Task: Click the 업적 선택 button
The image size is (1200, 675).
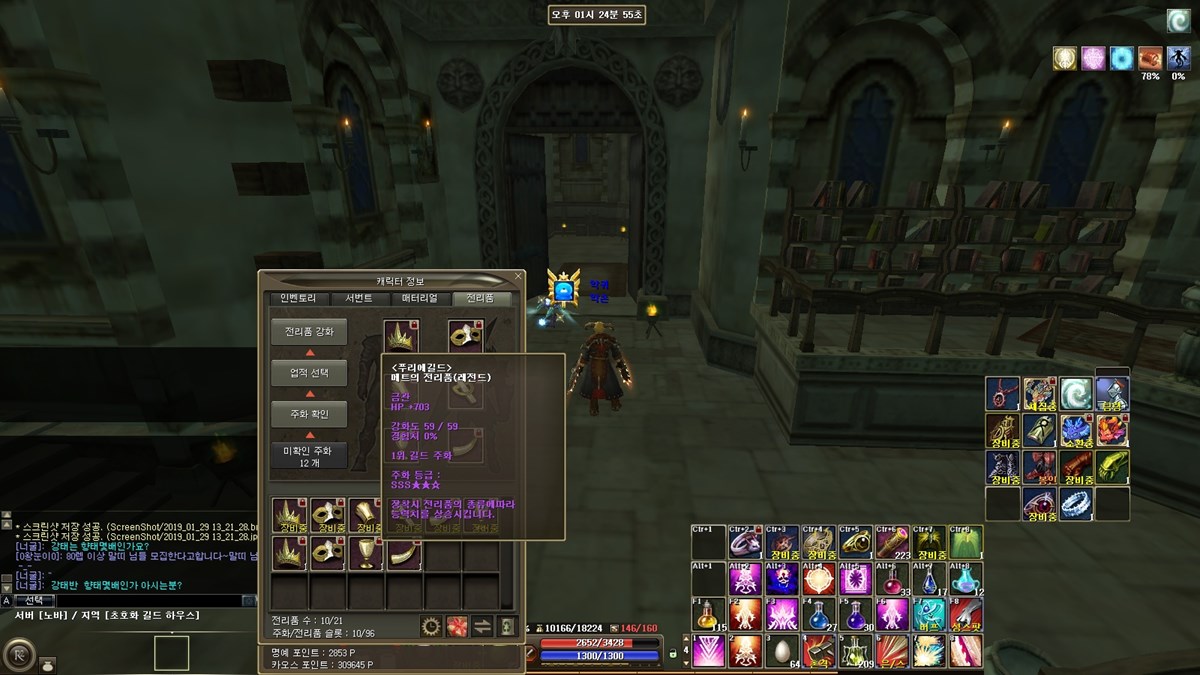Action: point(309,374)
